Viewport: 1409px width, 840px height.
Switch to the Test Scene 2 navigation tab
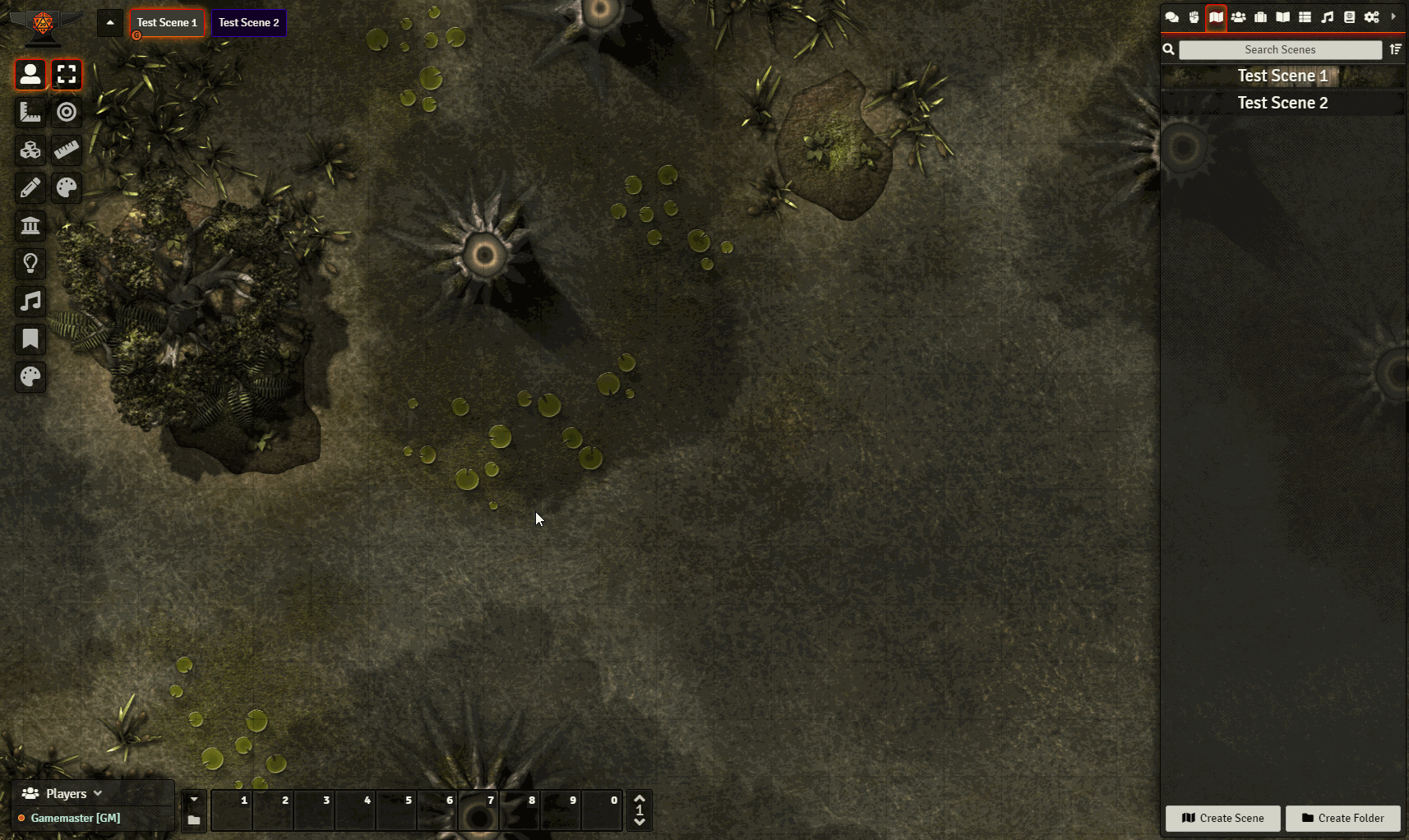248,23
